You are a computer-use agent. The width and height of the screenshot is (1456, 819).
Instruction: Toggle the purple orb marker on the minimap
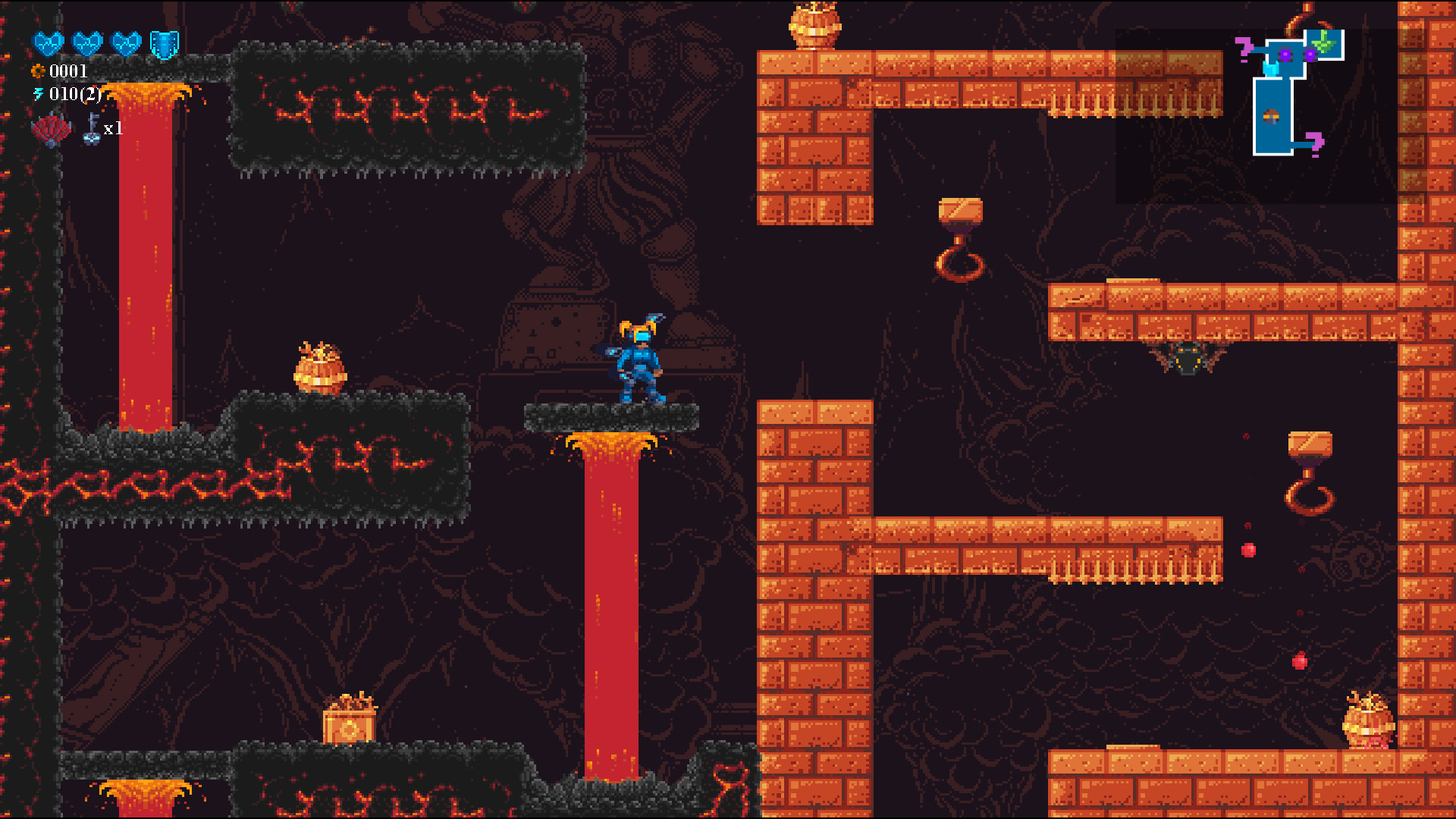point(1286,54)
